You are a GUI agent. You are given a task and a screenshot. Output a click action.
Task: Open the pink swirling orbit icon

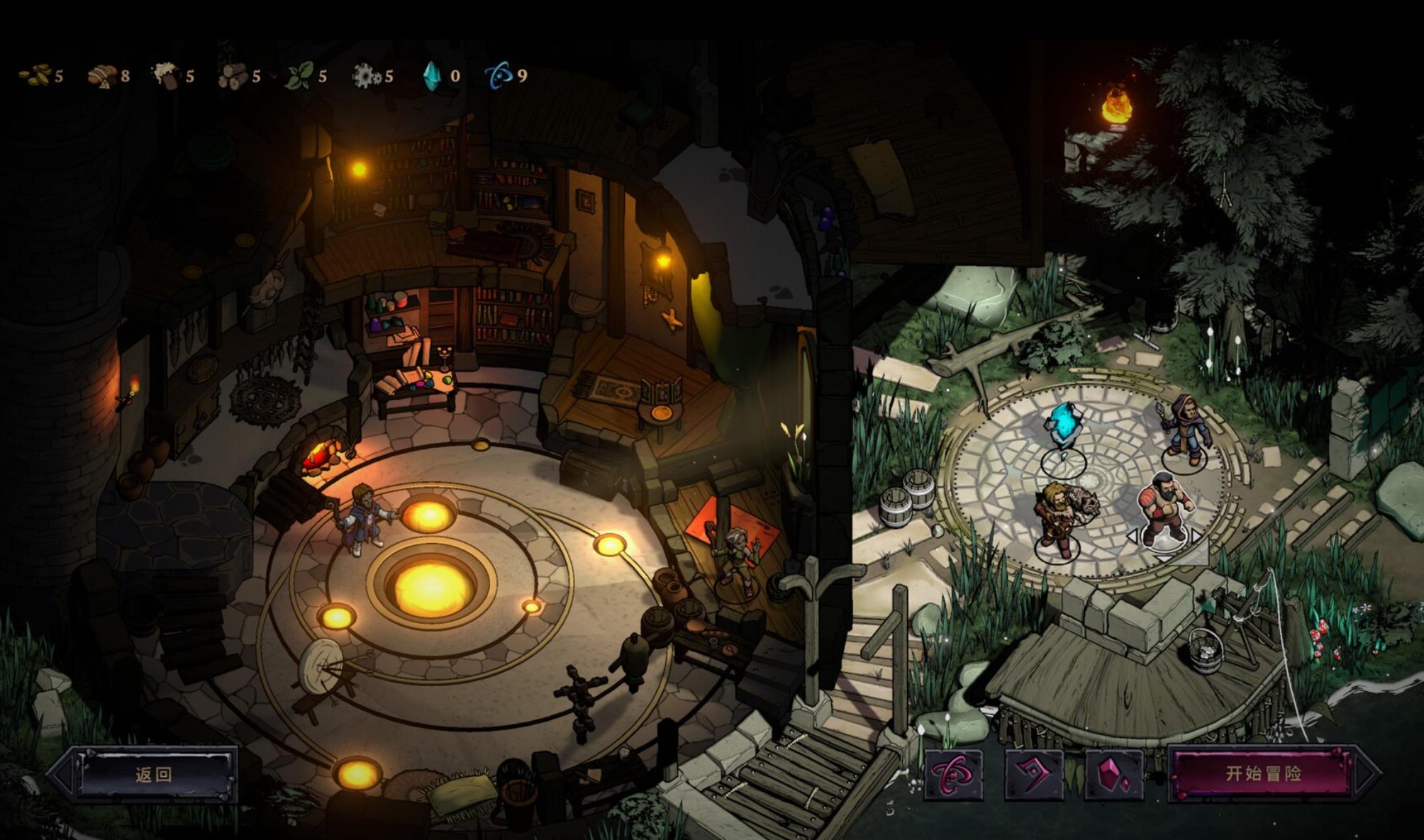pyautogui.click(x=953, y=774)
